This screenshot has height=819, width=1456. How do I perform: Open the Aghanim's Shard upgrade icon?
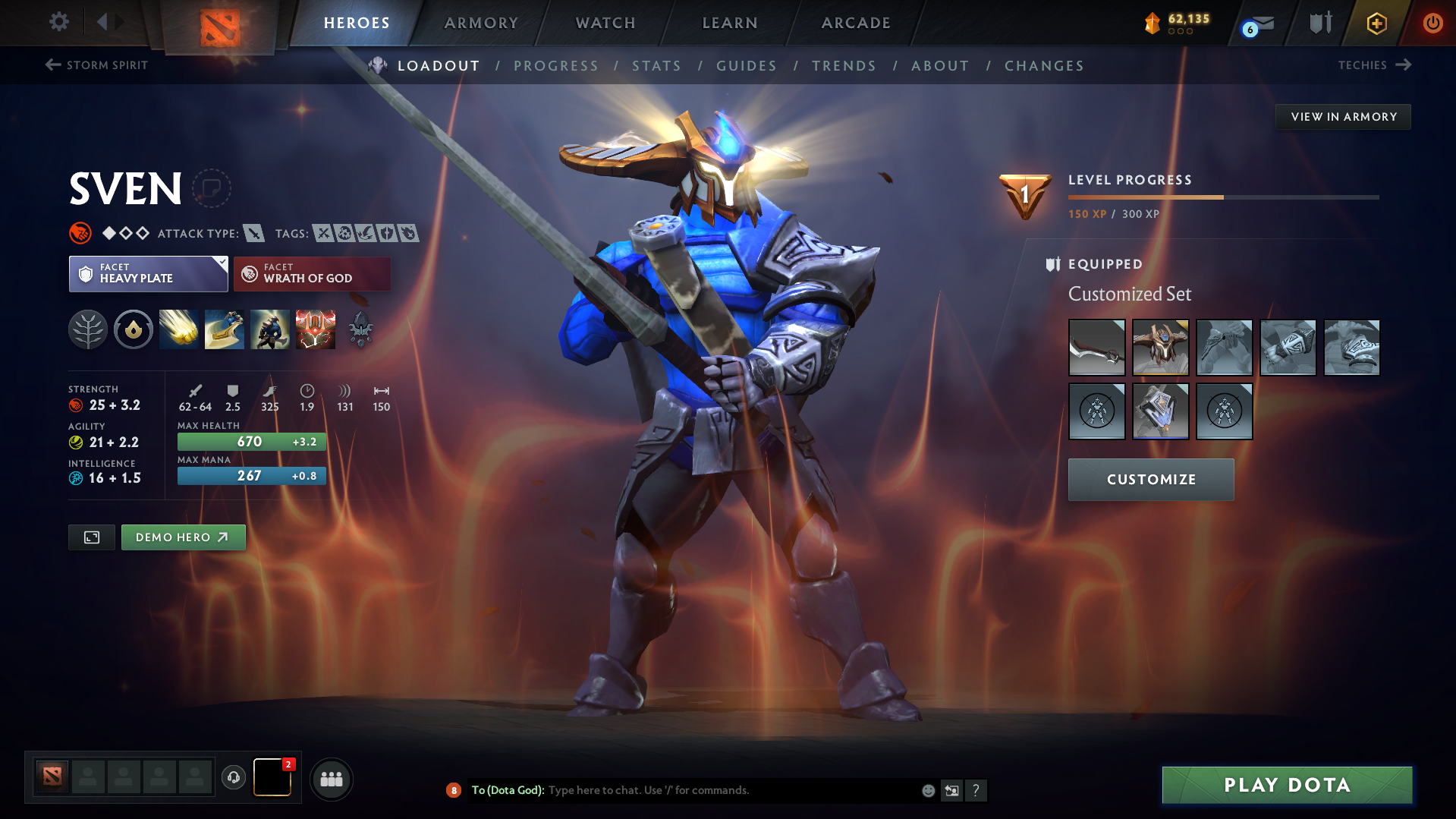tap(361, 329)
